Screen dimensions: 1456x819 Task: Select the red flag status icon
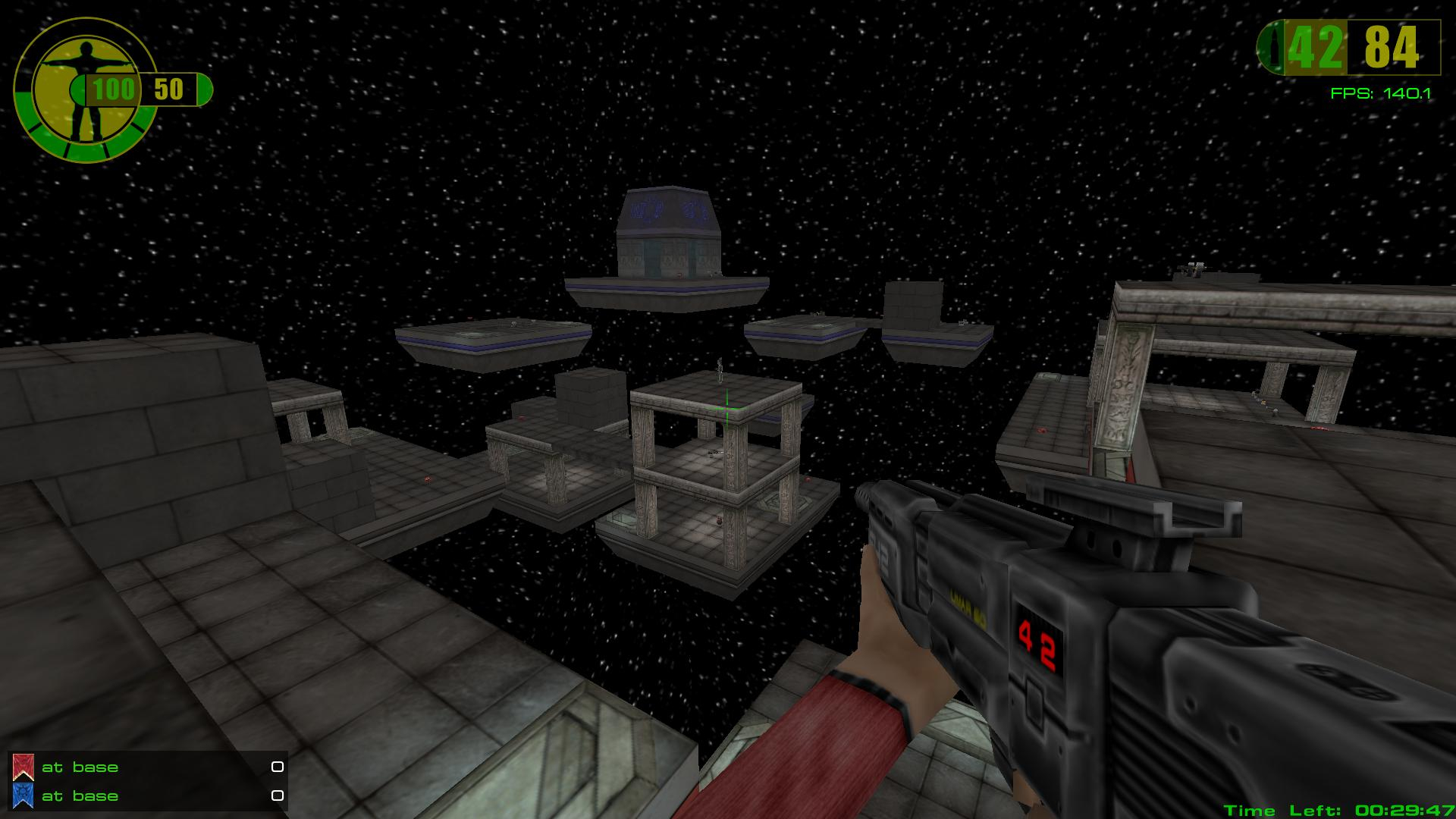click(24, 767)
